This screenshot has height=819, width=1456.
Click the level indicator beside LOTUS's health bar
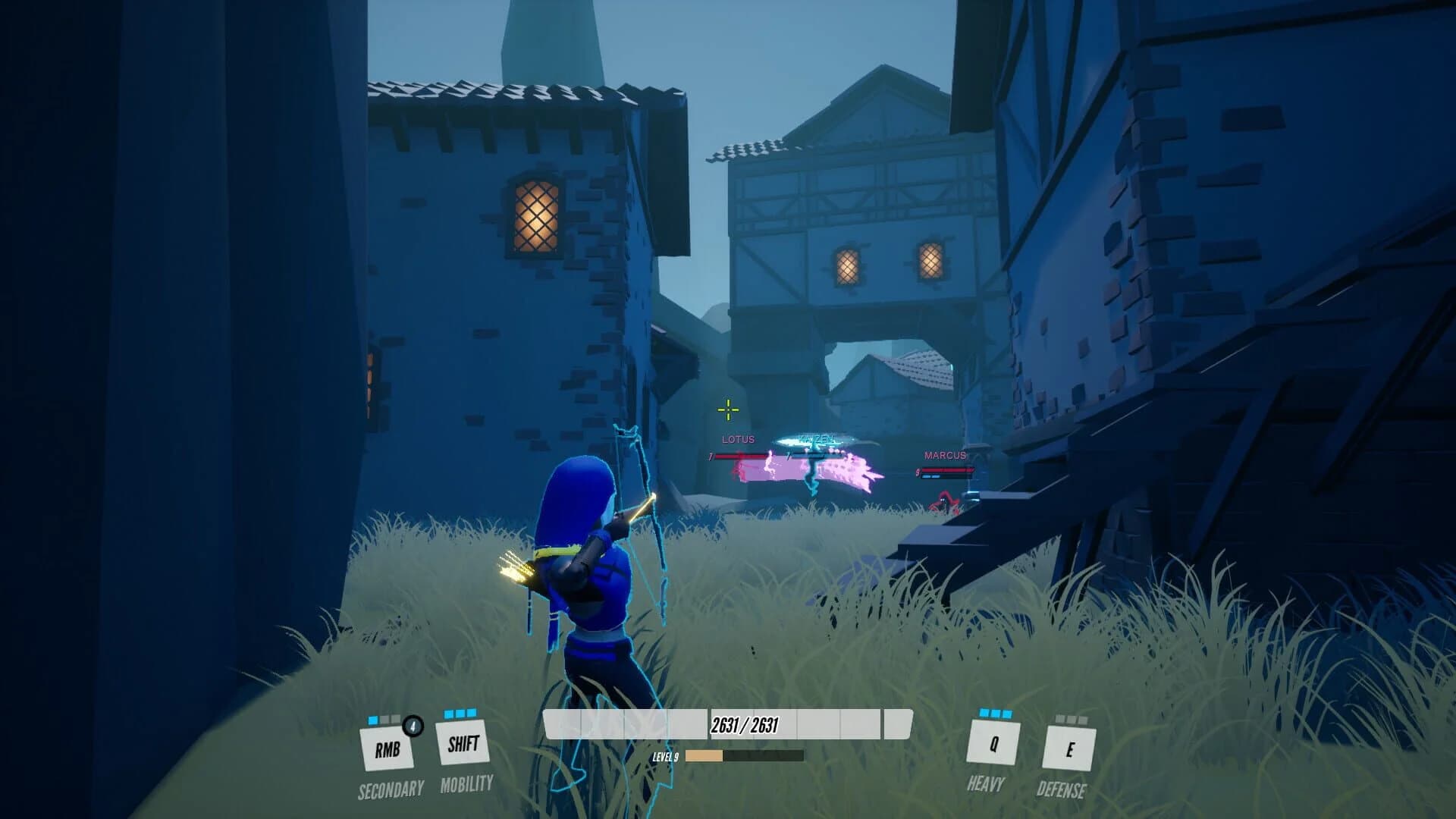(x=711, y=455)
